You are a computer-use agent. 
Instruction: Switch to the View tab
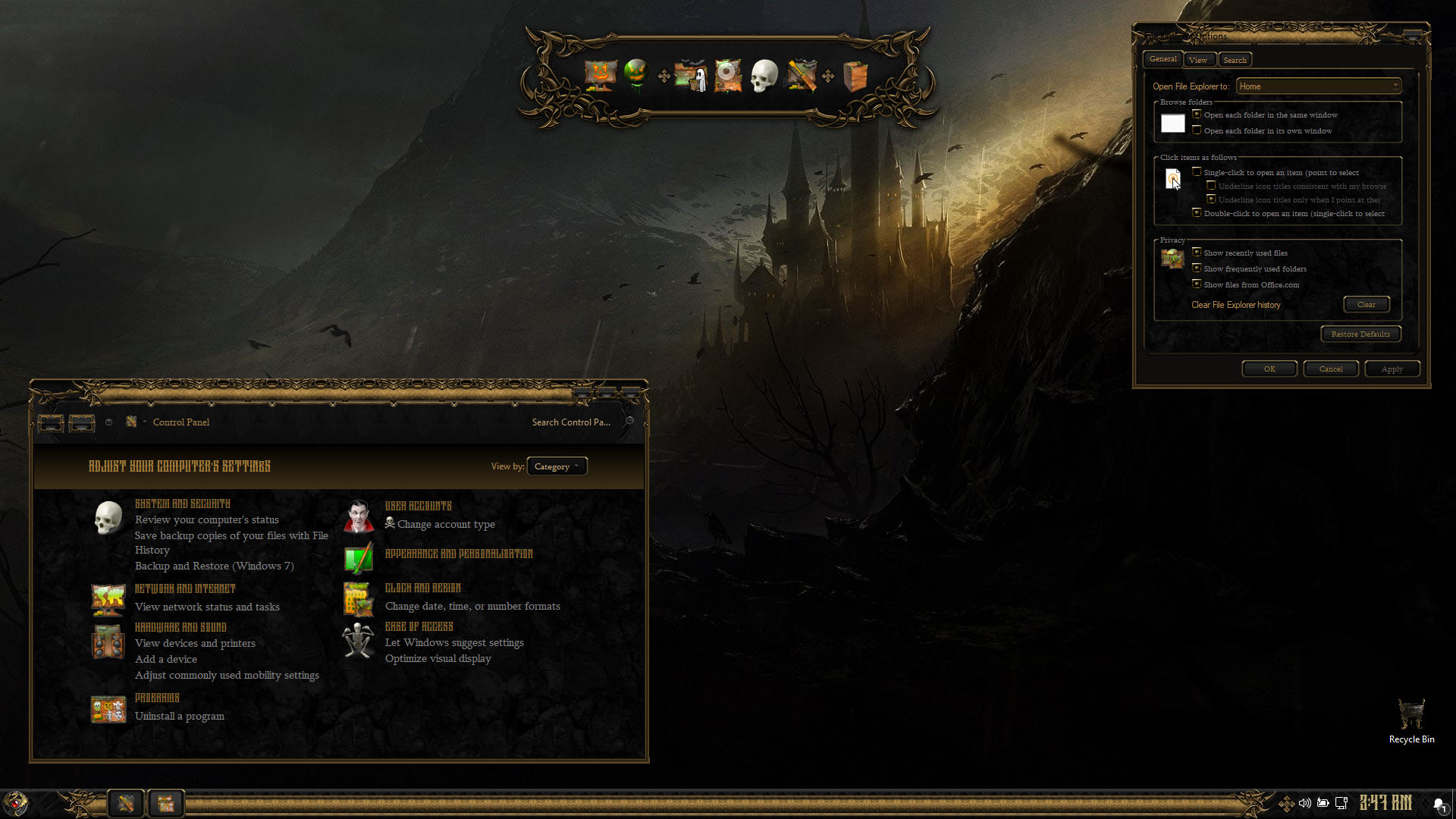pyautogui.click(x=1198, y=60)
